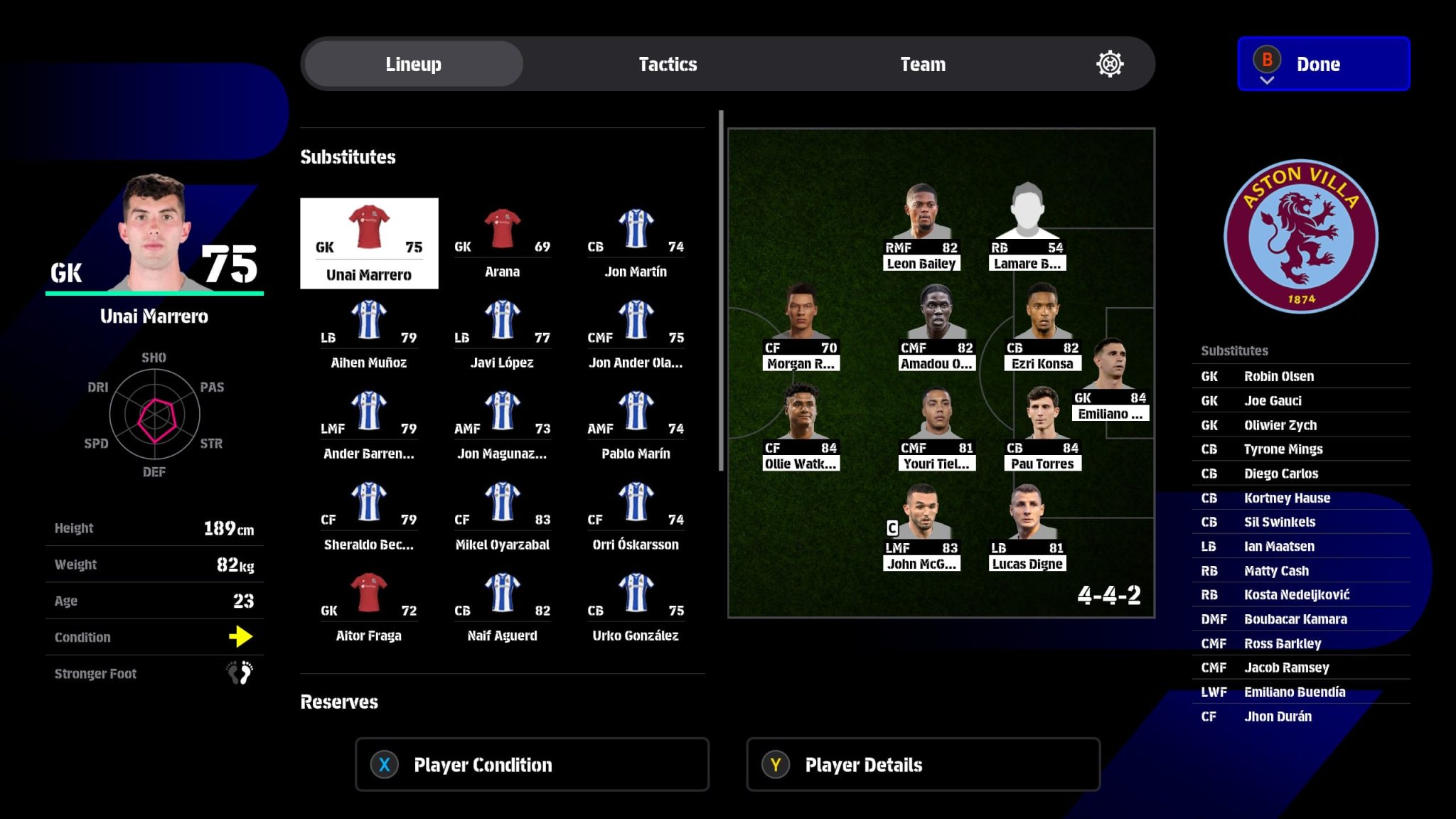Open the gear settings icon

(x=1109, y=64)
